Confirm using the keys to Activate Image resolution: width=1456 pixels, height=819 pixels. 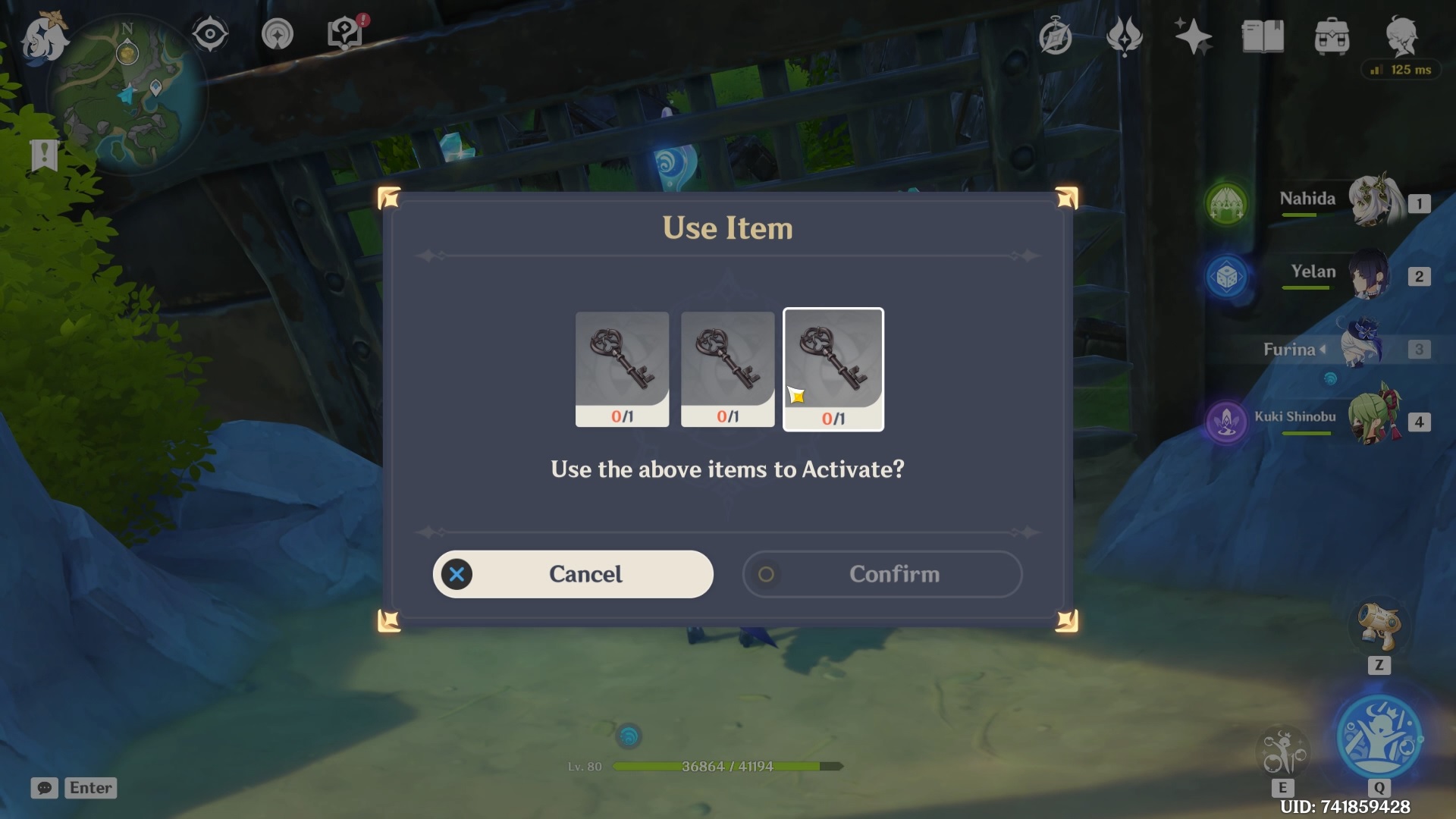click(x=882, y=574)
